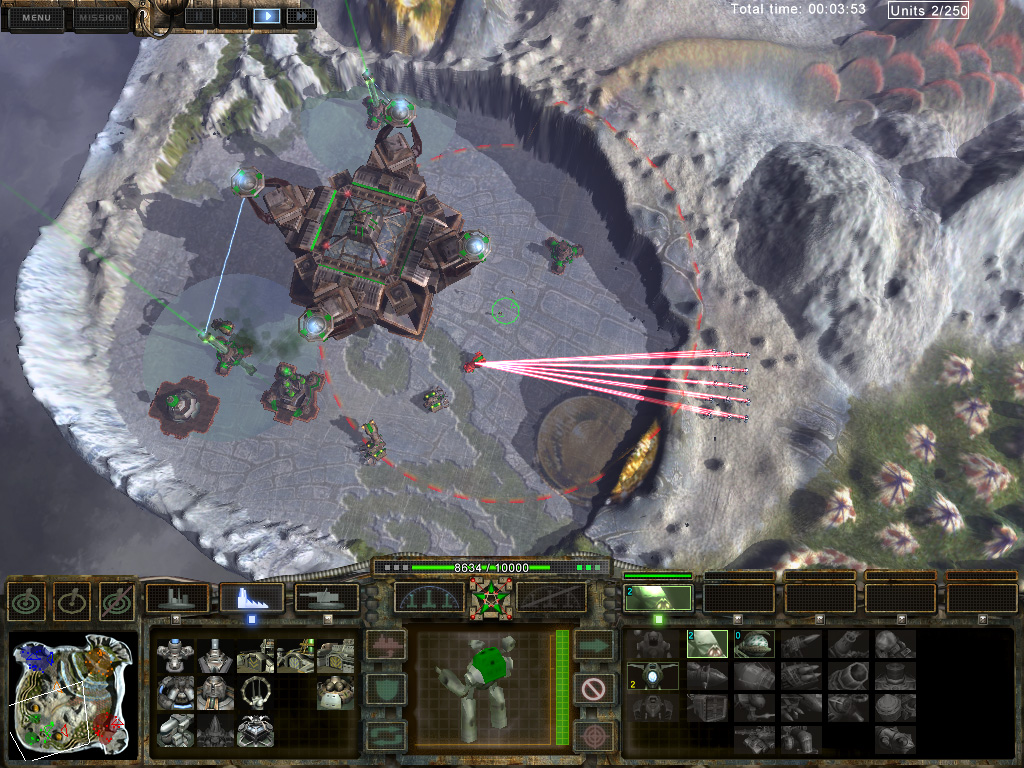Screen dimensions: 1024x768
Task: Select the ring-shaped structure build icon
Action: click(x=256, y=692)
